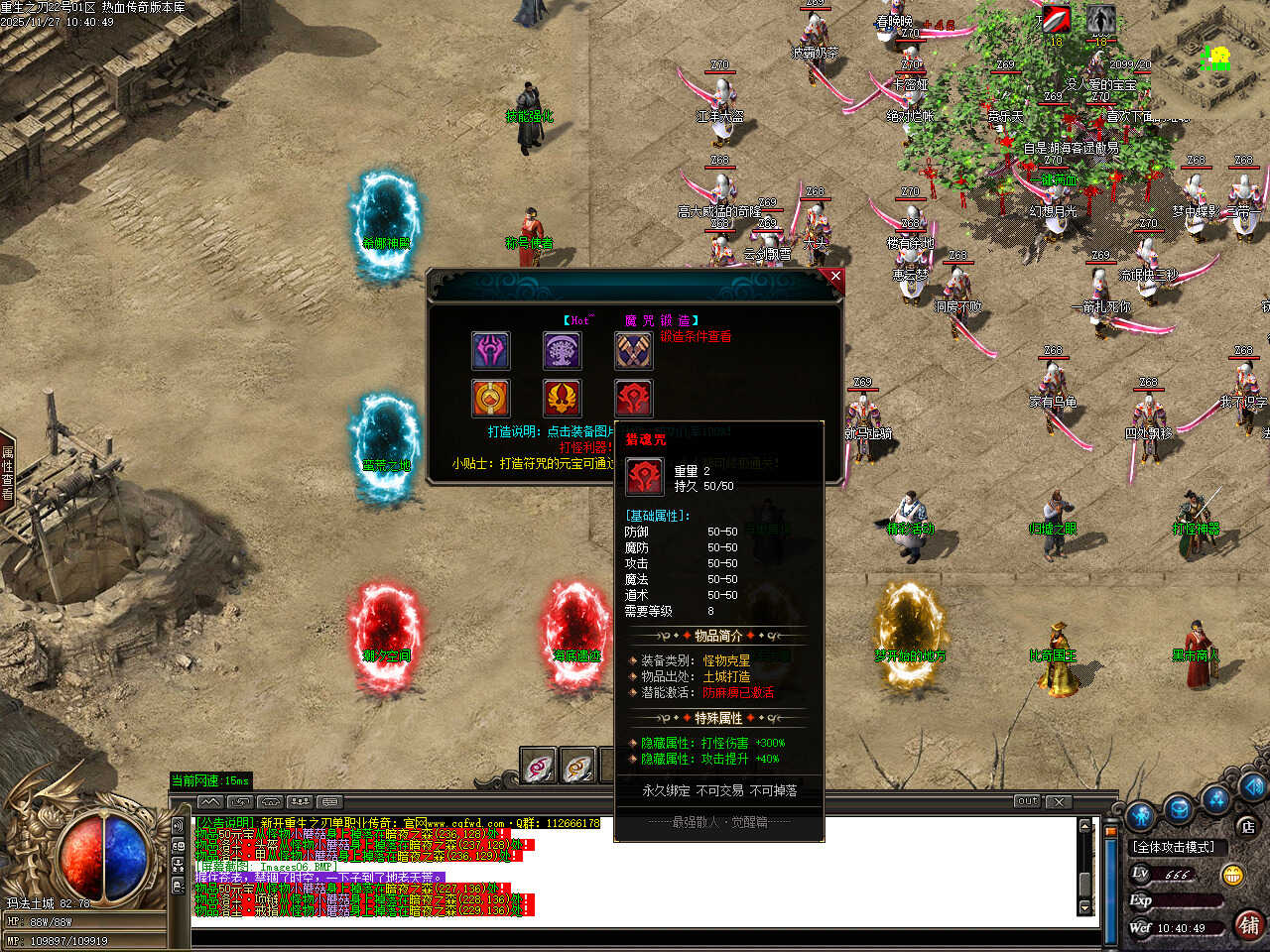Use the orange rune stone in hotbar slot 2
Image resolution: width=1270 pixels, height=952 pixels.
point(577,767)
